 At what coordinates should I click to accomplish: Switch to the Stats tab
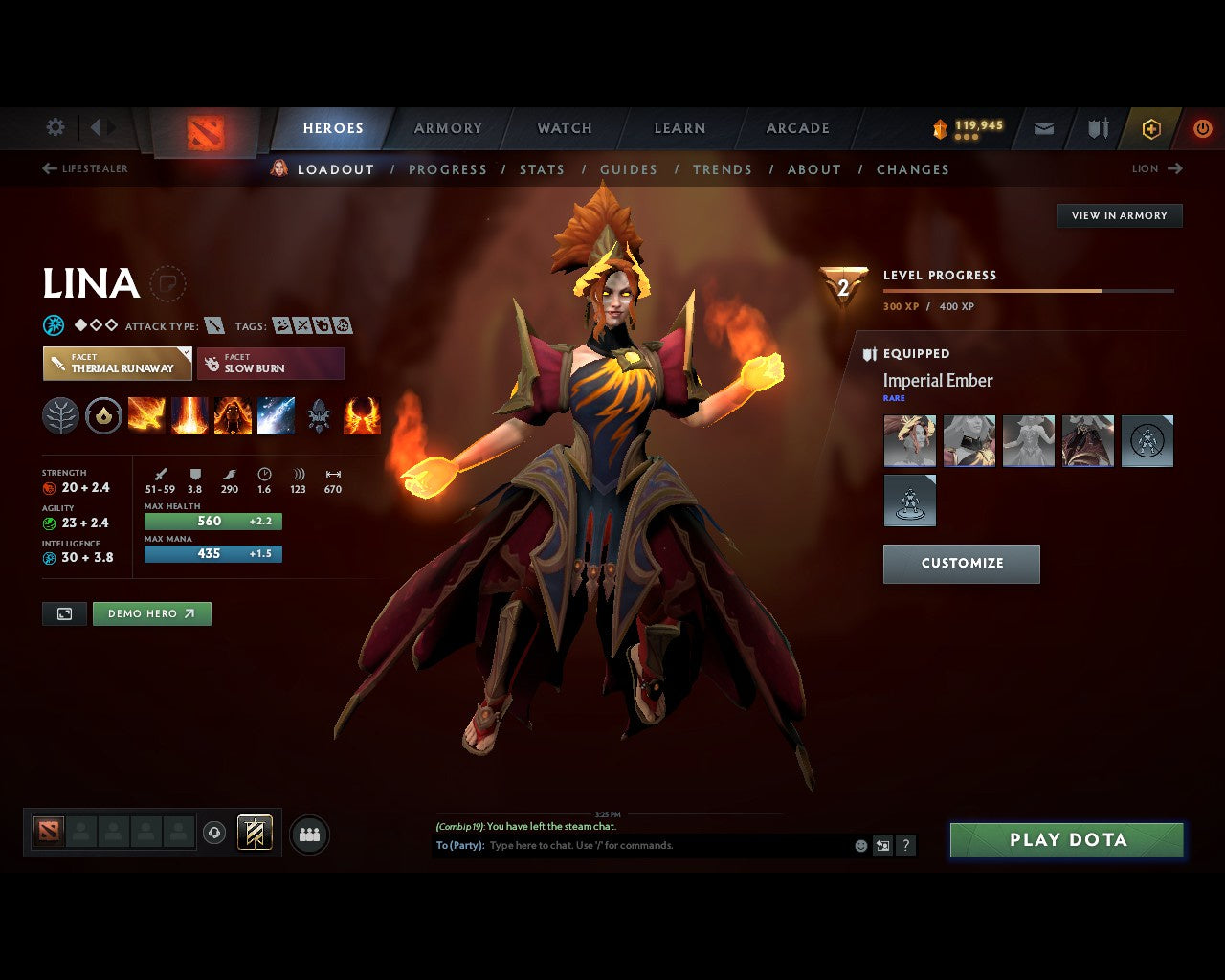coord(543,169)
